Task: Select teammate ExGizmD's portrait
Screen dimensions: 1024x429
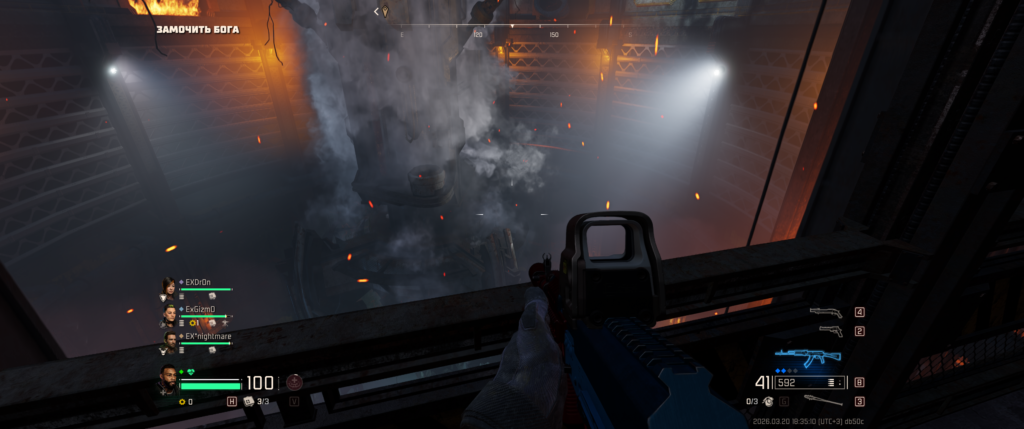Action: click(169, 315)
